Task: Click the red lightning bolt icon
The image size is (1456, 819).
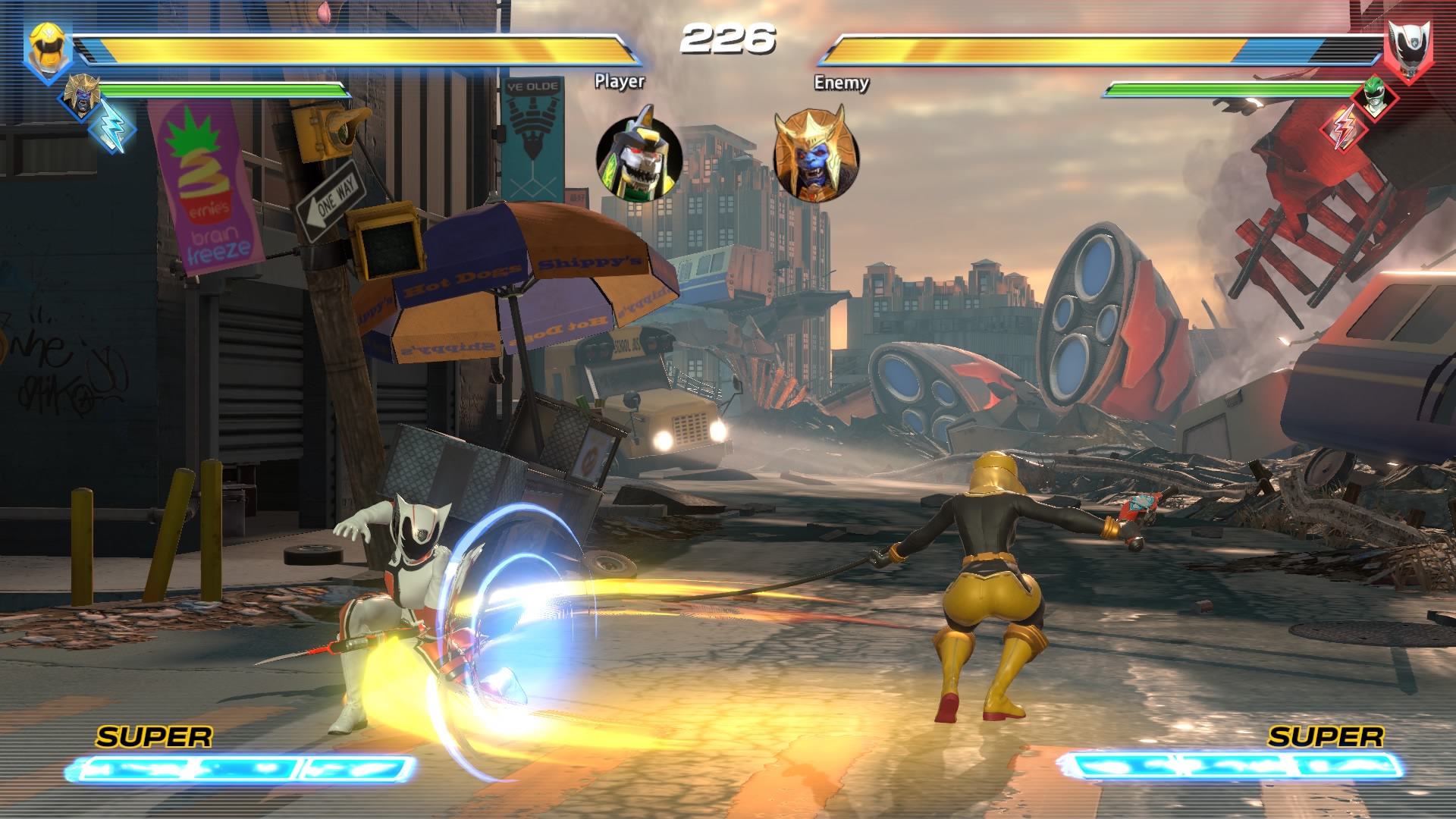Action: pyautogui.click(x=1344, y=127)
